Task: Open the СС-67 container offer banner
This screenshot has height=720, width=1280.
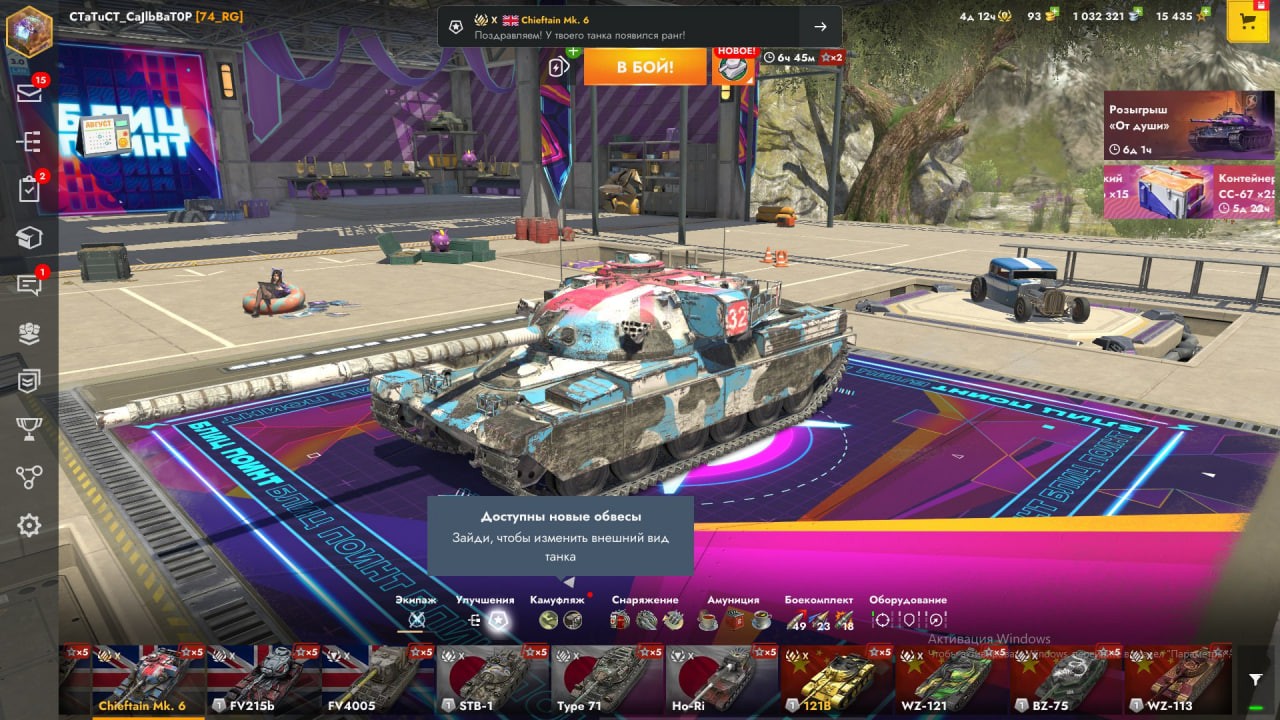Action: (x=1174, y=192)
